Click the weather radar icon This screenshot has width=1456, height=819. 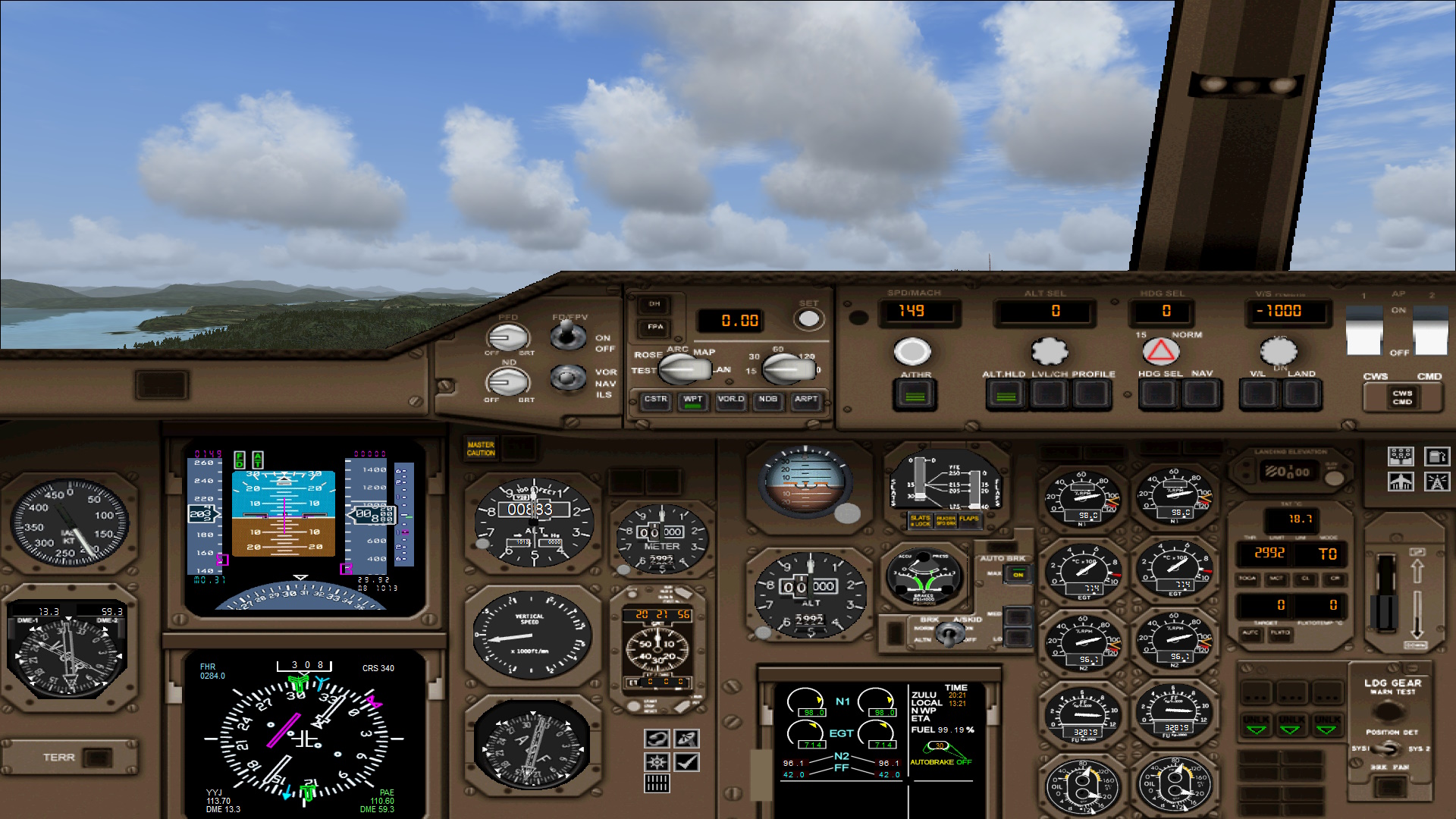(x=657, y=739)
